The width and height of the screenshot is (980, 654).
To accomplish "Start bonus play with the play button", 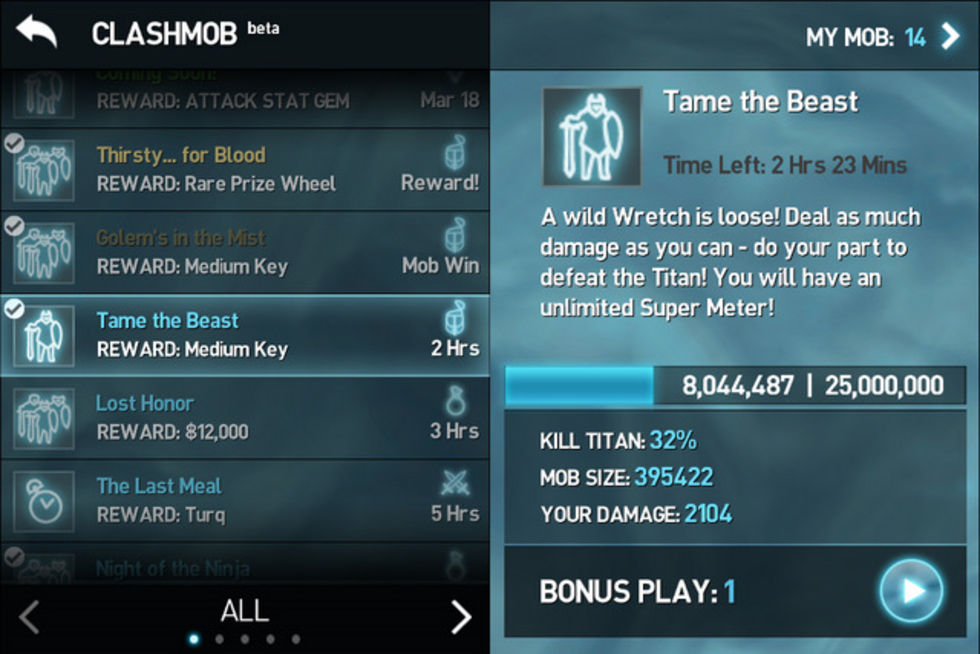I will pos(910,591).
